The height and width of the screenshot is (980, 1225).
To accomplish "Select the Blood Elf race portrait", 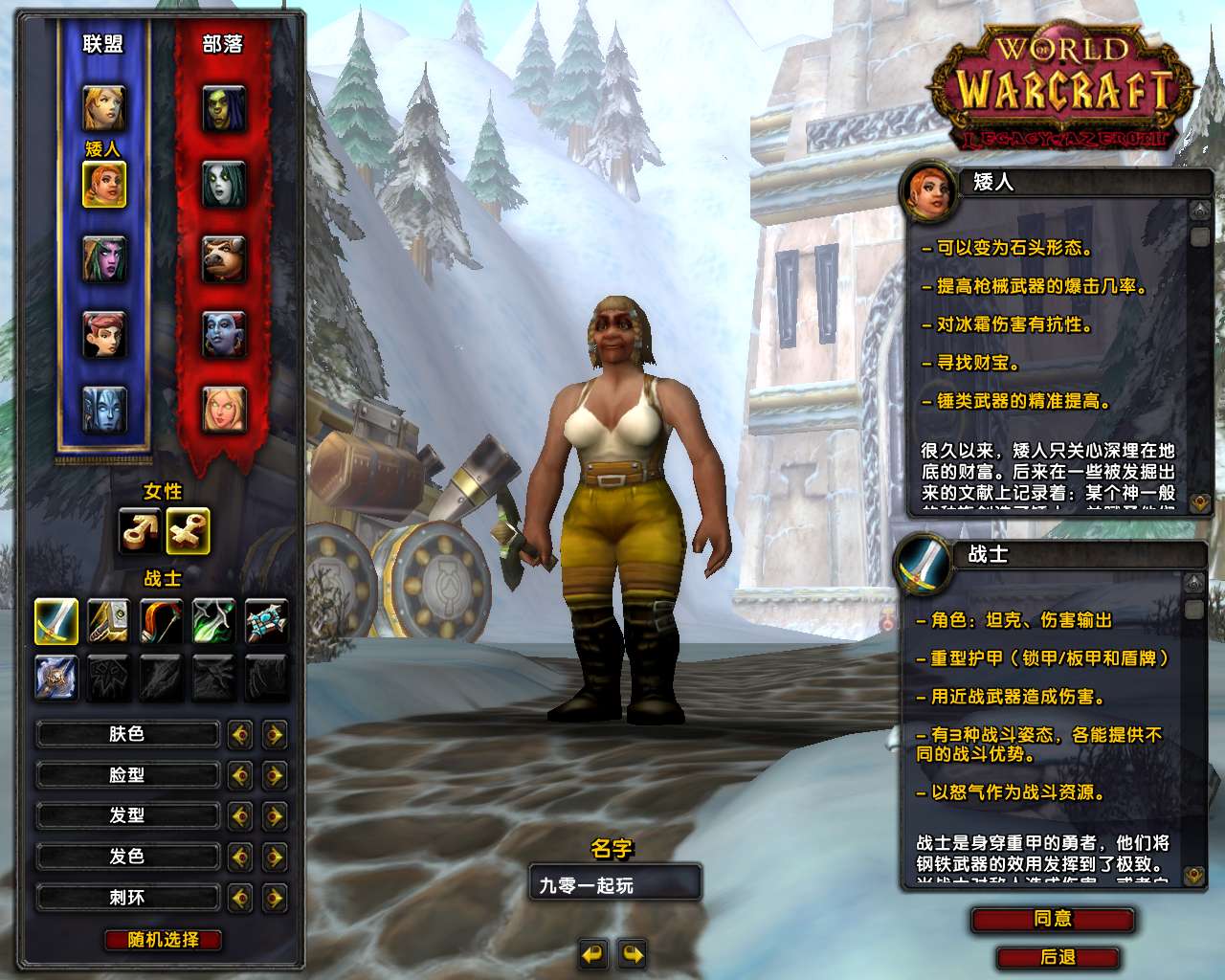I will (224, 410).
